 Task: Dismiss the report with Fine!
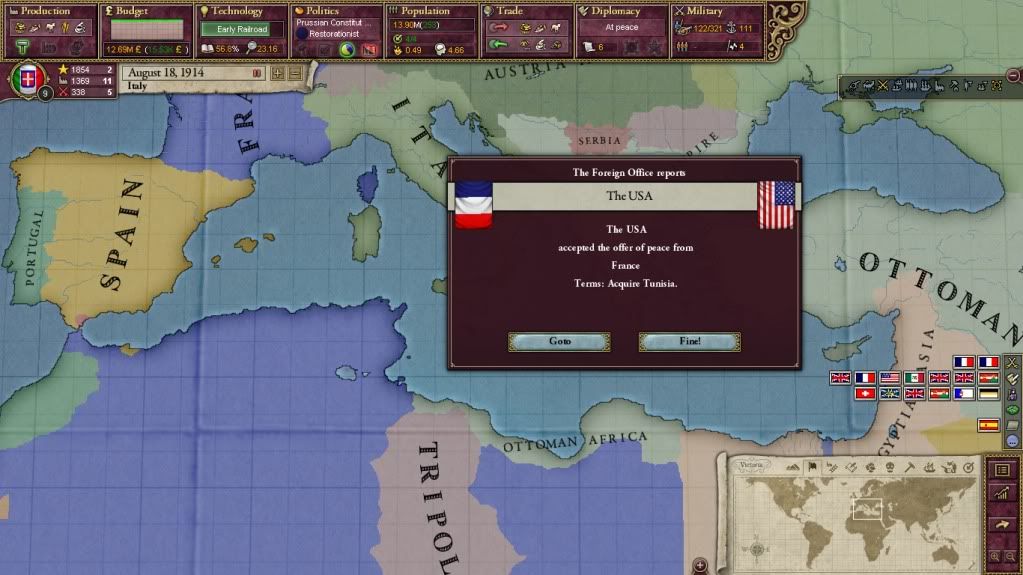point(689,341)
